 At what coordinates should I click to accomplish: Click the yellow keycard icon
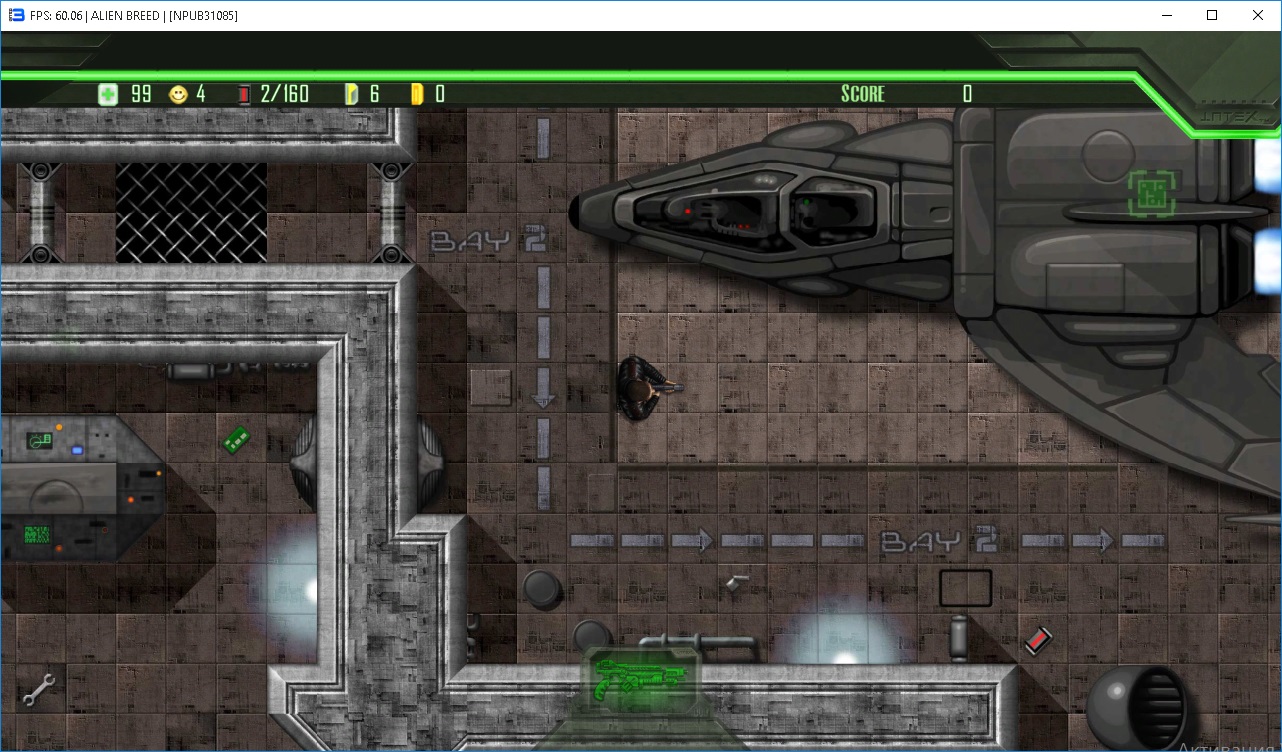tap(351, 94)
